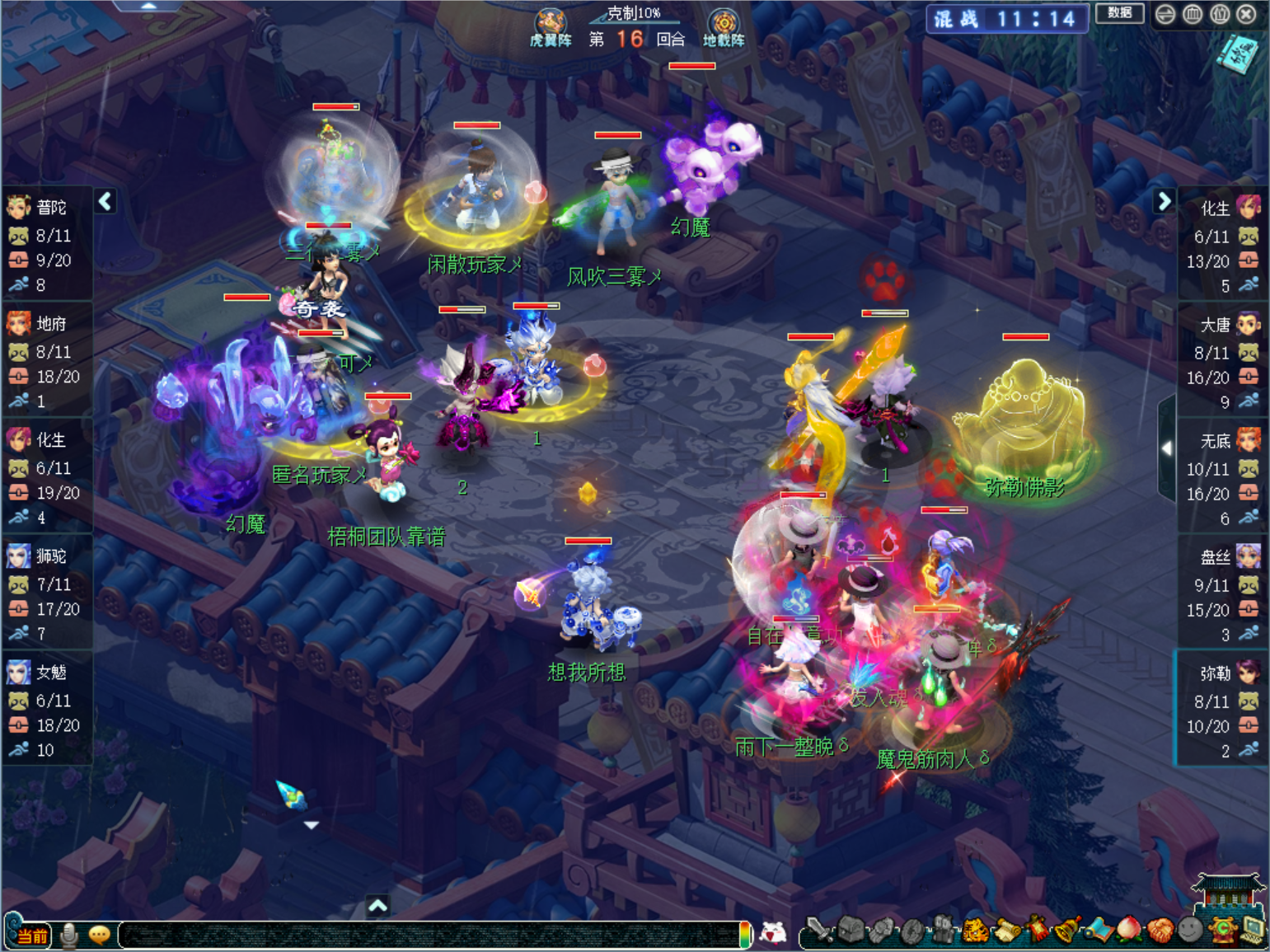Click the swap arrows circle button
1270x952 pixels.
click(x=1165, y=14)
